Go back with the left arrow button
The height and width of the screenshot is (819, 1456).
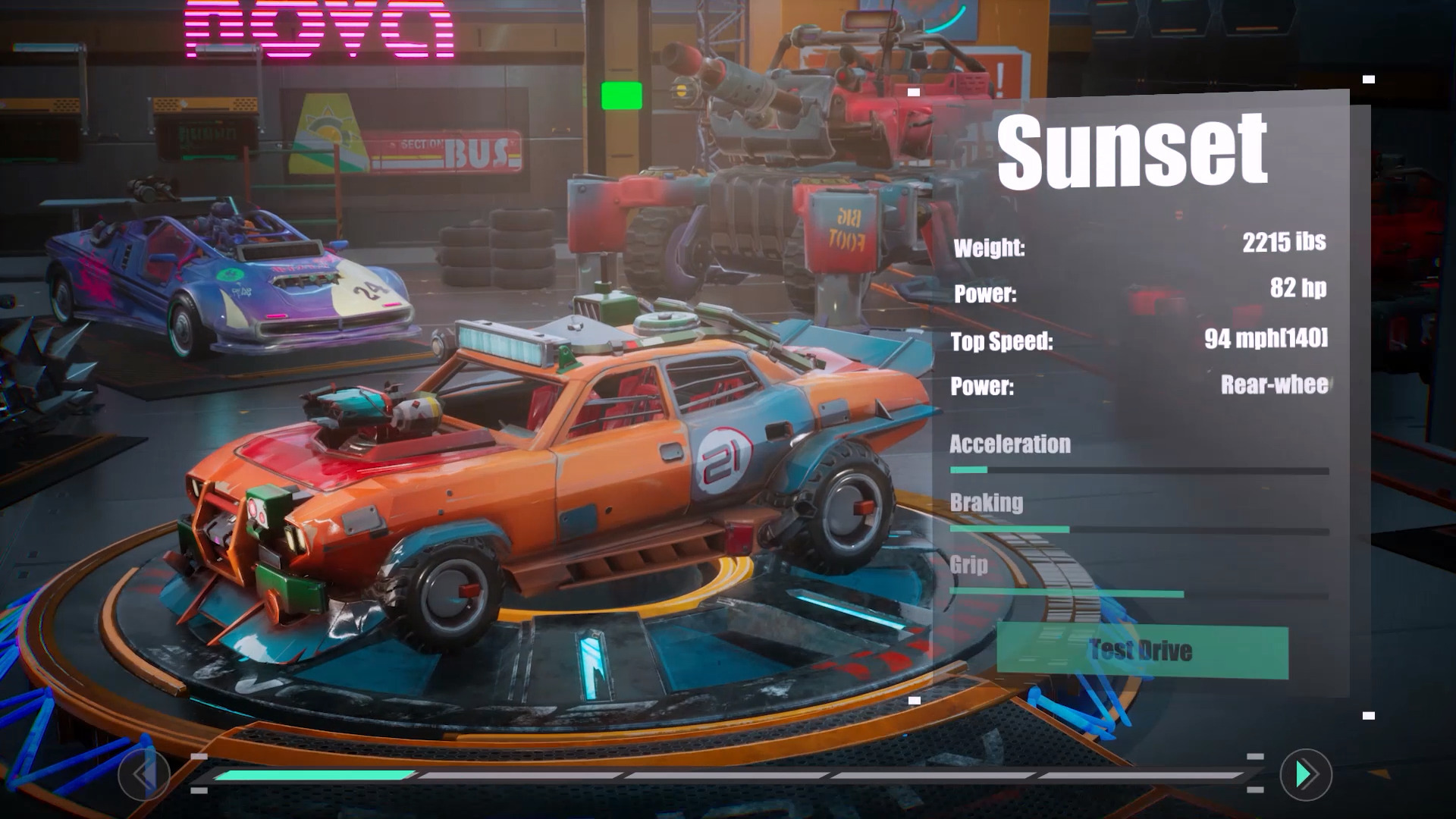click(144, 774)
